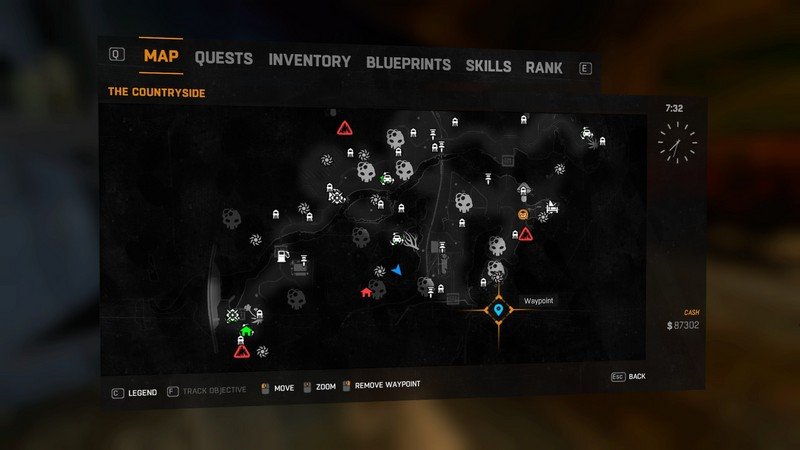
Task: Click the red house safe zone marker
Action: (x=365, y=292)
